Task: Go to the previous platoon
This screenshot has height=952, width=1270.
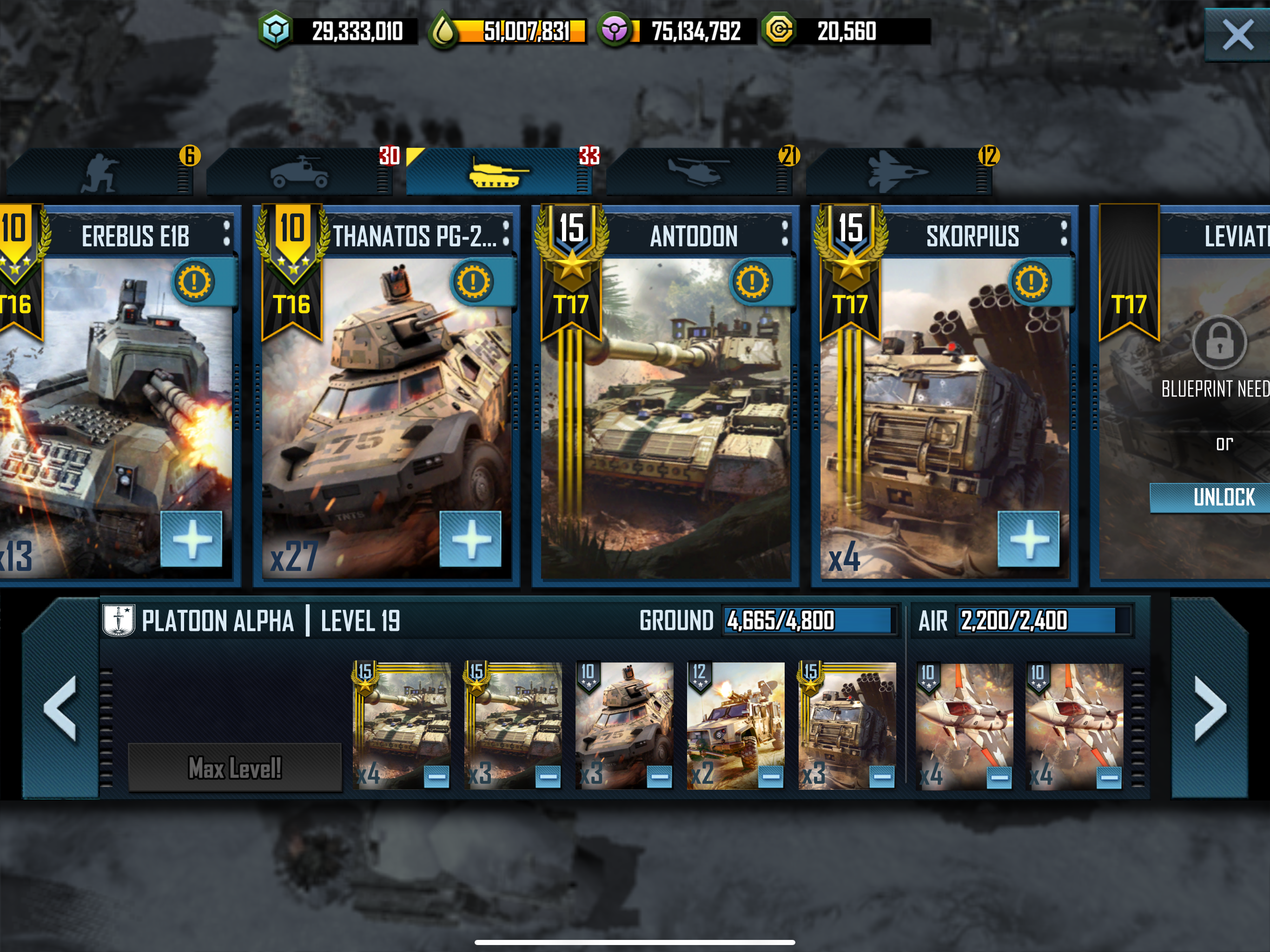Action: click(60, 708)
